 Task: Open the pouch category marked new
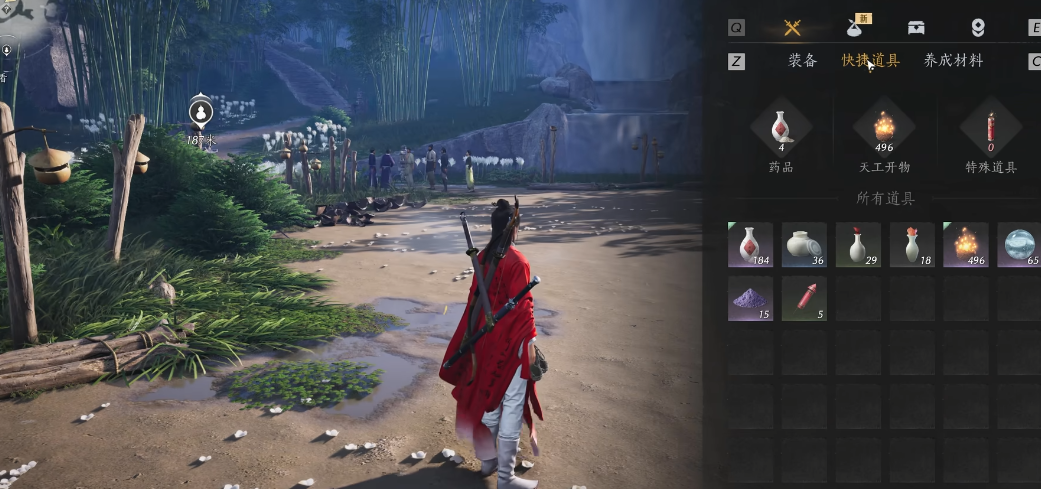pos(856,27)
